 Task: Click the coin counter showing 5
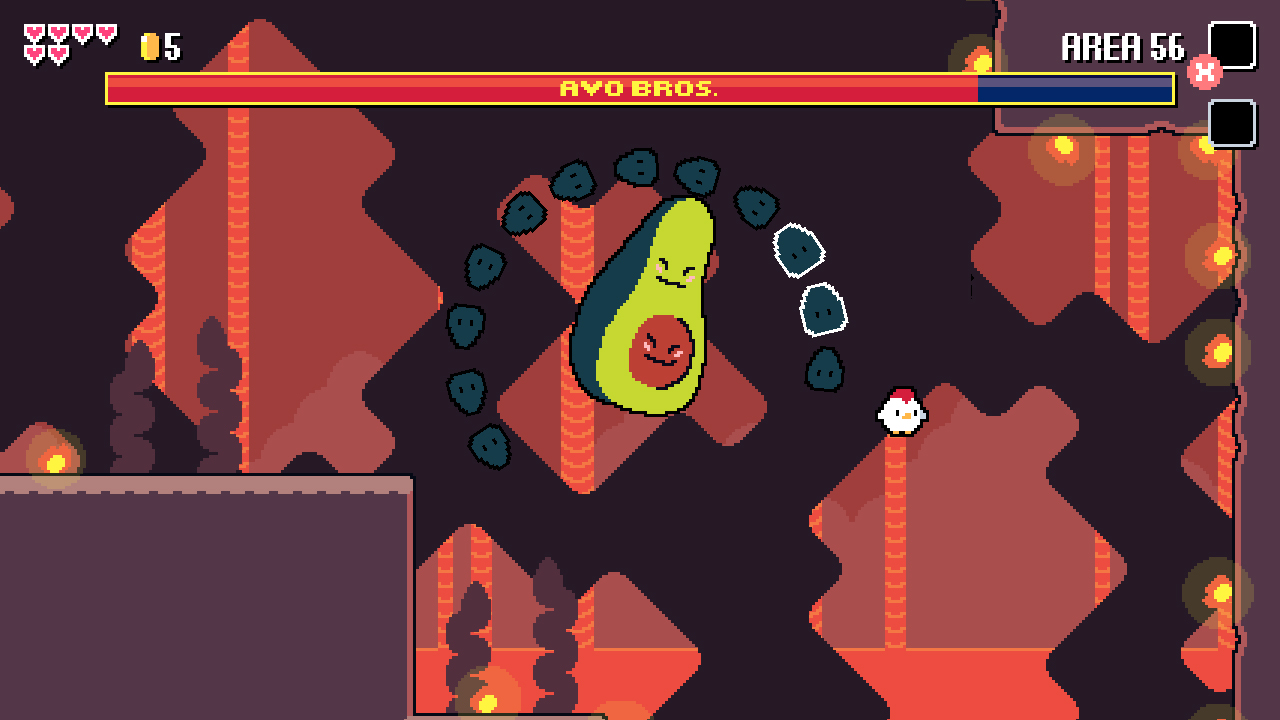(x=166, y=44)
